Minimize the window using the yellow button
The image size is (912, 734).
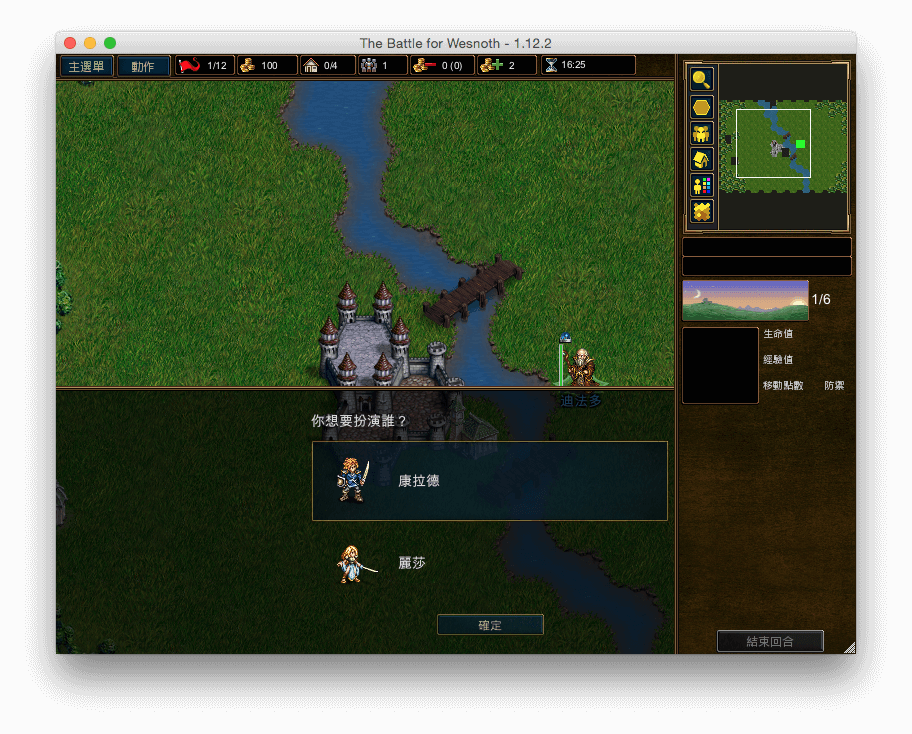click(90, 43)
